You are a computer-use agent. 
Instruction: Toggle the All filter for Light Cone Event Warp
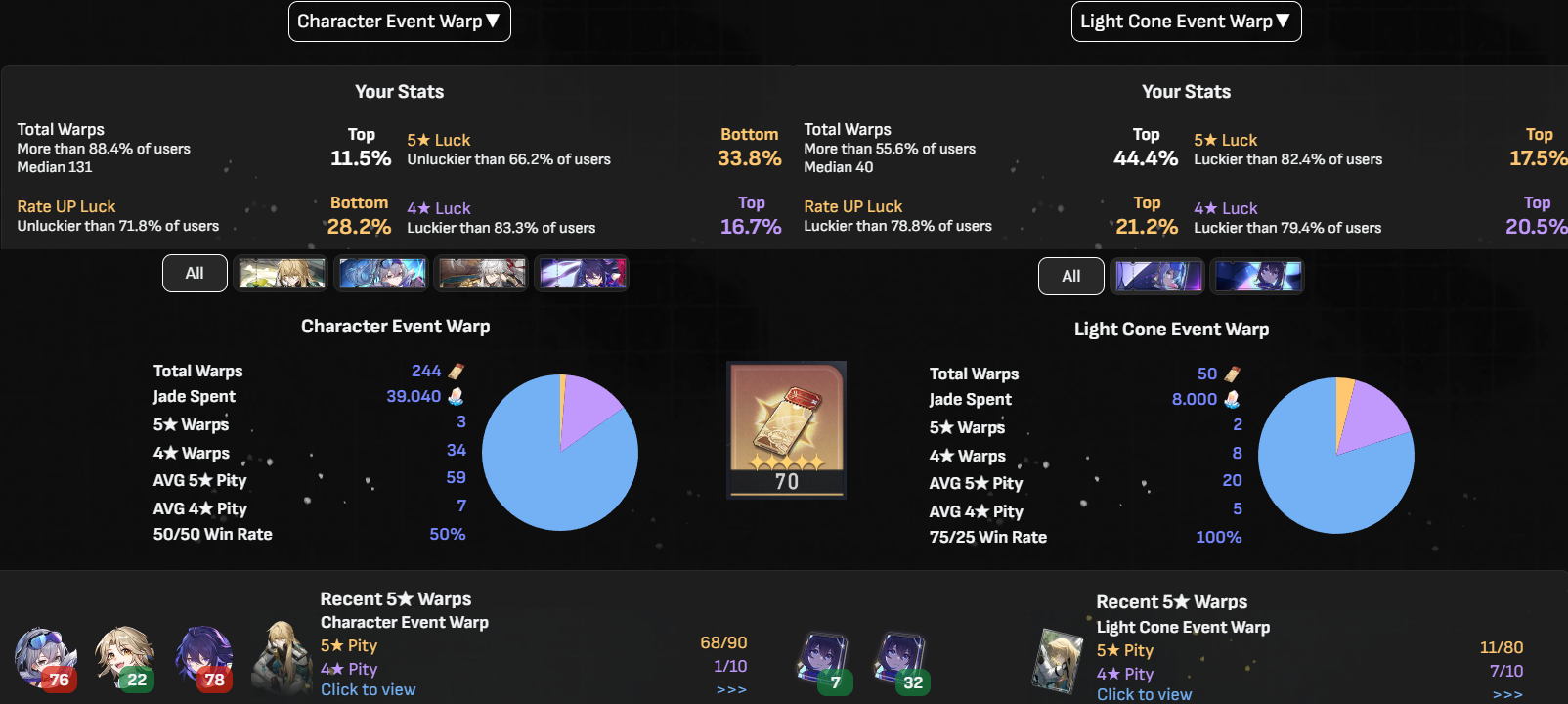pos(1070,276)
